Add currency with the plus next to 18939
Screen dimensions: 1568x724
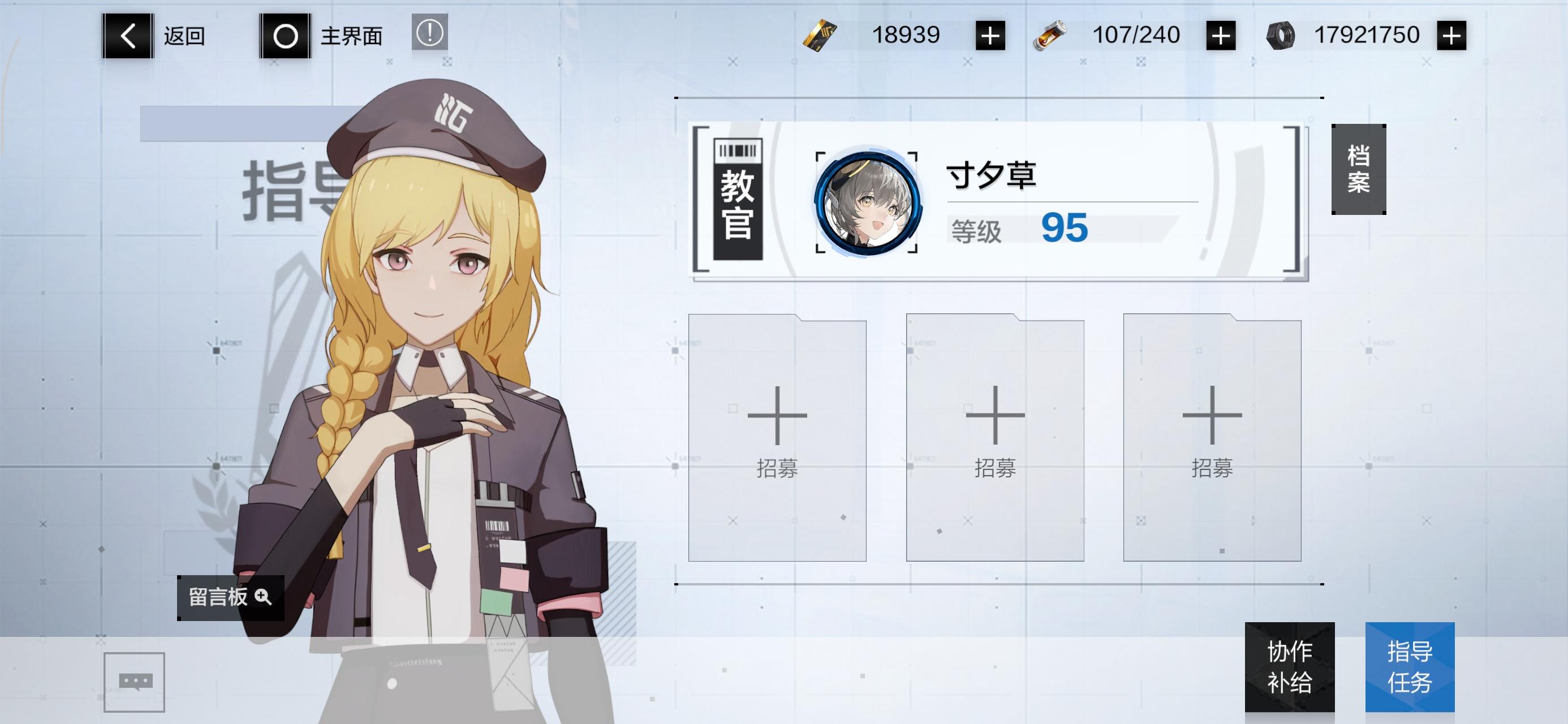point(992,35)
